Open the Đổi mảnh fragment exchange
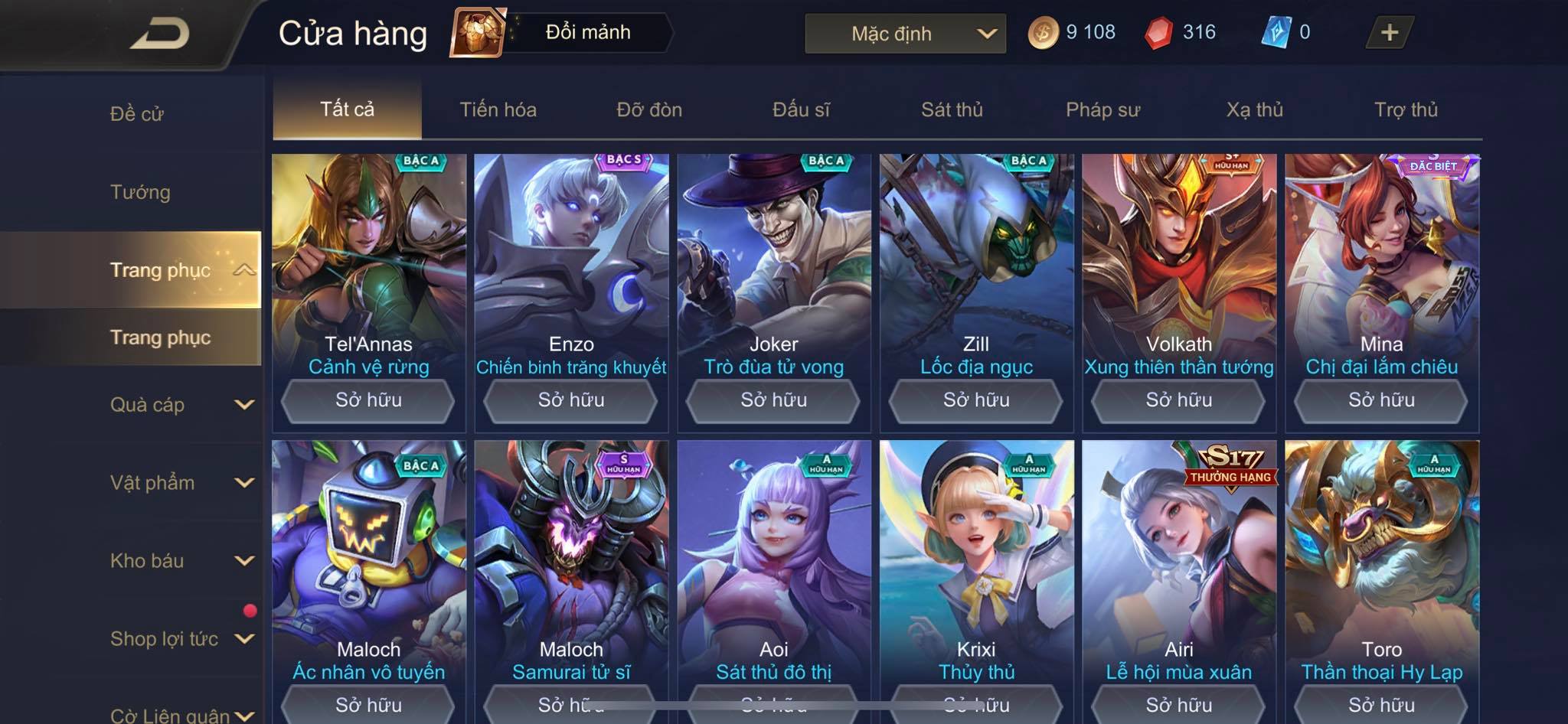 tap(561, 33)
